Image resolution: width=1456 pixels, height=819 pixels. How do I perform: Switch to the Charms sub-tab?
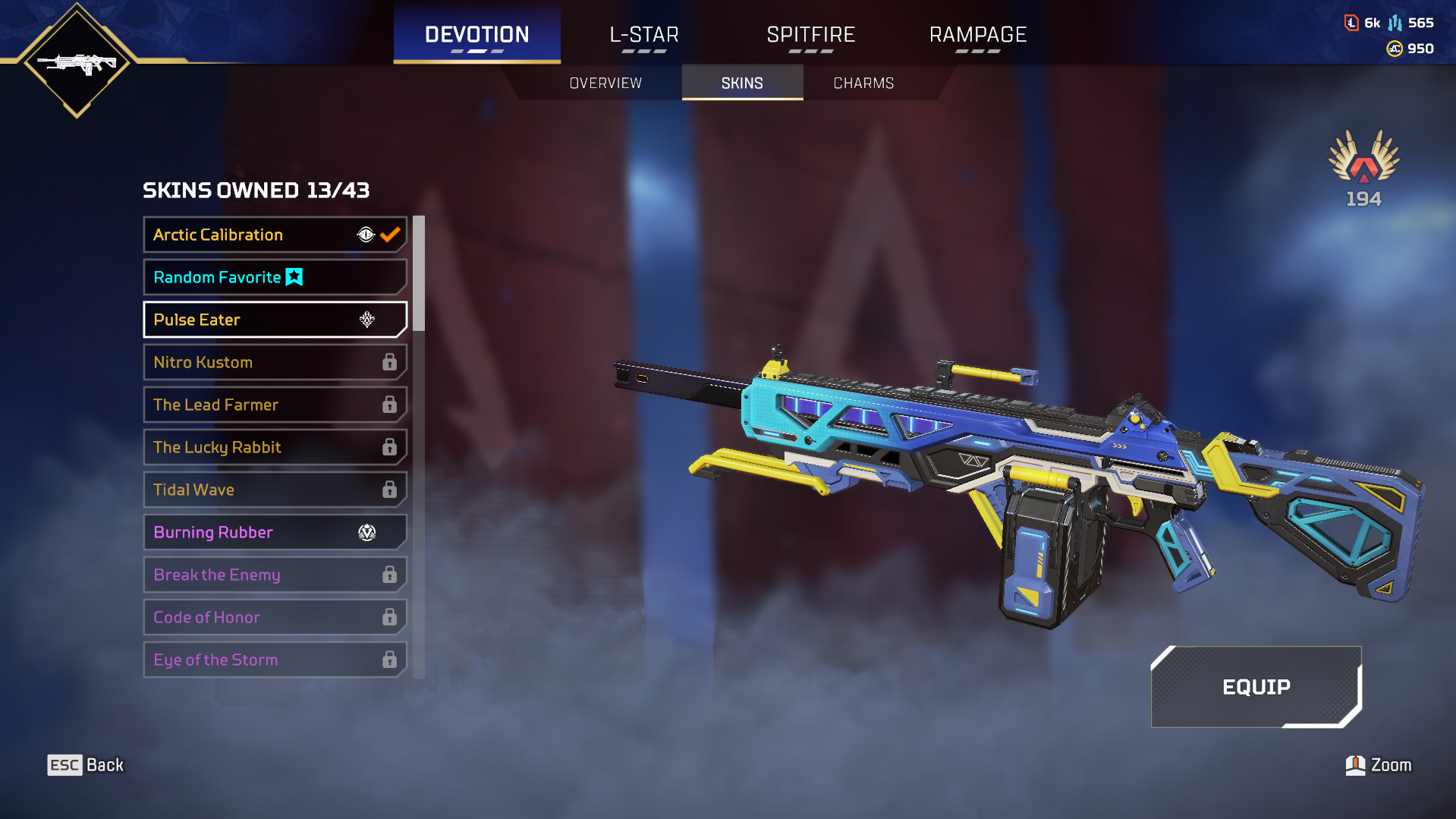click(863, 83)
